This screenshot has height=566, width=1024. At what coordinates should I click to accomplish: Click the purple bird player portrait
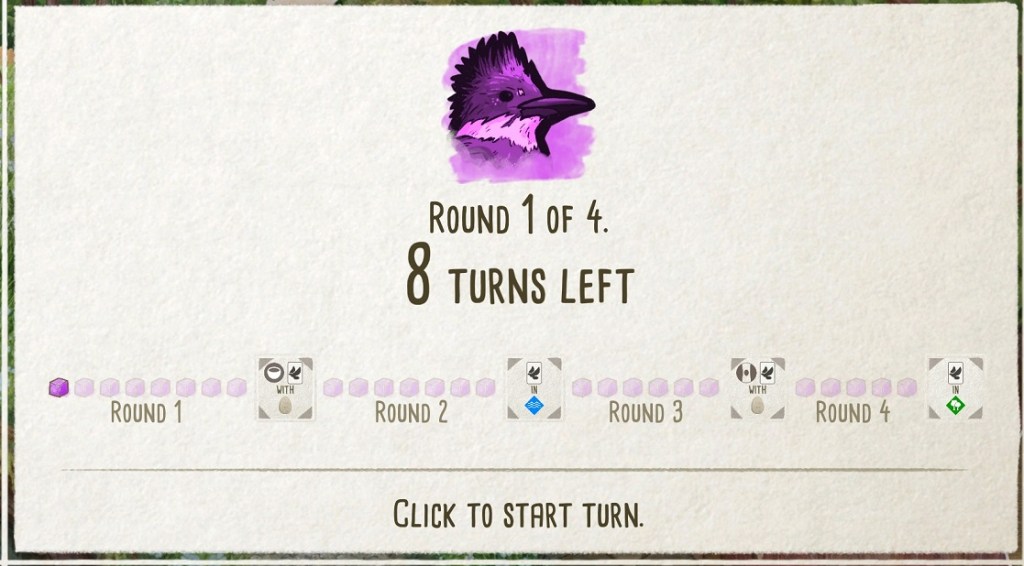point(517,106)
